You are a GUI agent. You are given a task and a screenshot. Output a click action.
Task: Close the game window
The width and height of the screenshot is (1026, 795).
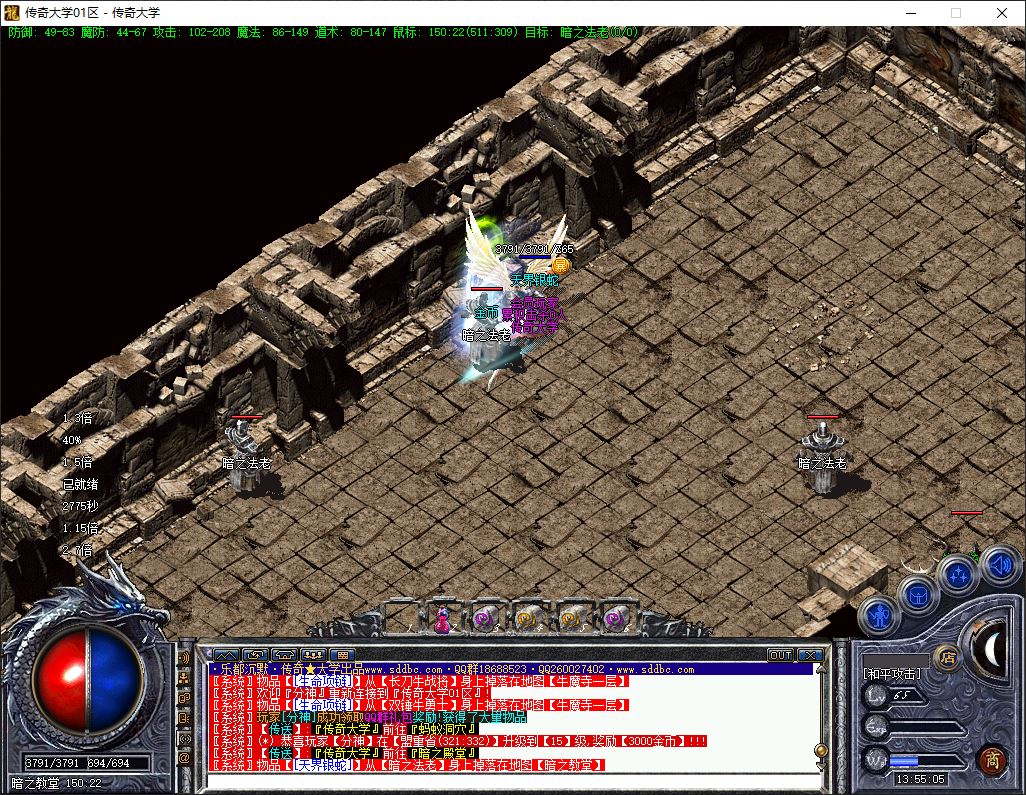point(1001,14)
